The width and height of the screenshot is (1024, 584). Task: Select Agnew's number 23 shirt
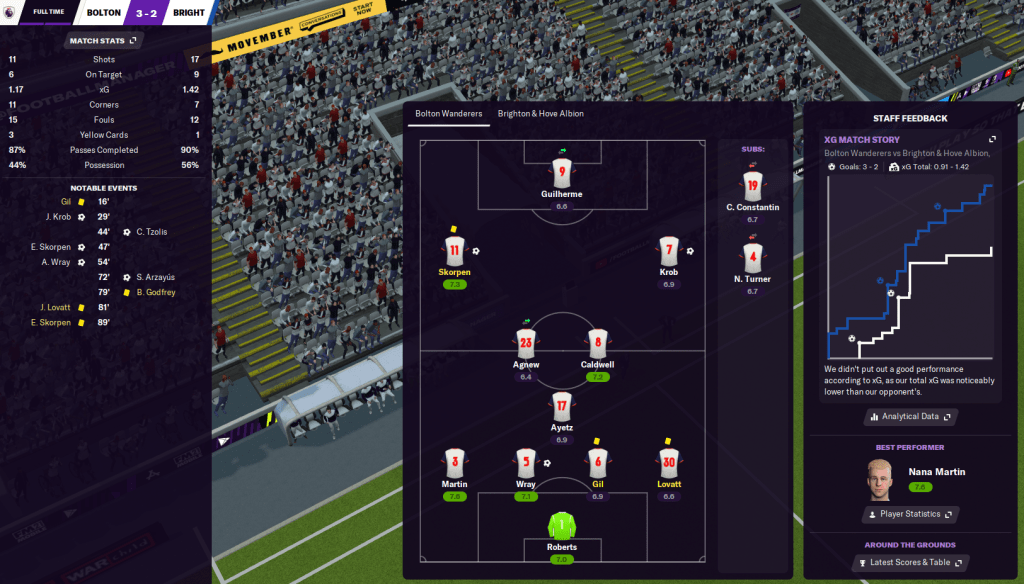(526, 343)
